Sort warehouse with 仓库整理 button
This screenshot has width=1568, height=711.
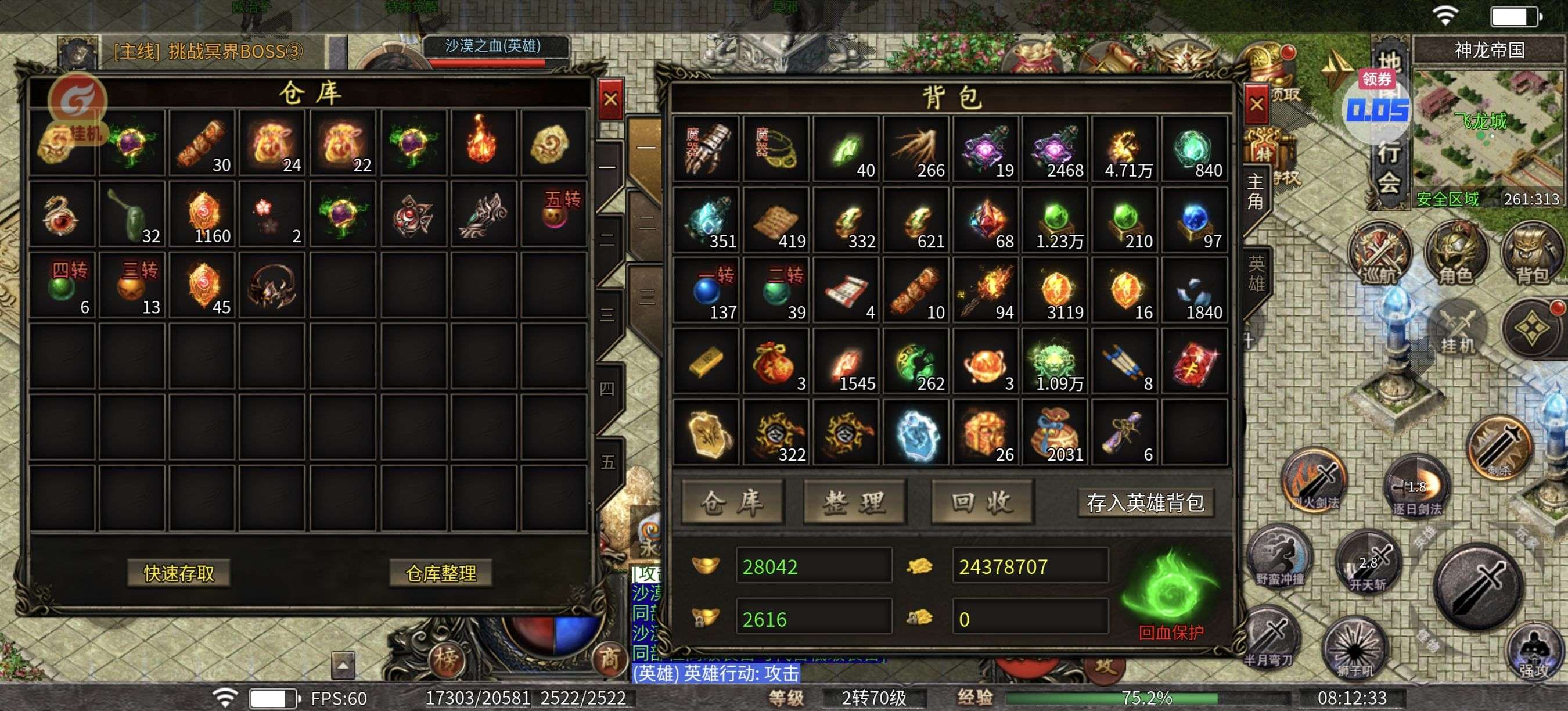(441, 573)
